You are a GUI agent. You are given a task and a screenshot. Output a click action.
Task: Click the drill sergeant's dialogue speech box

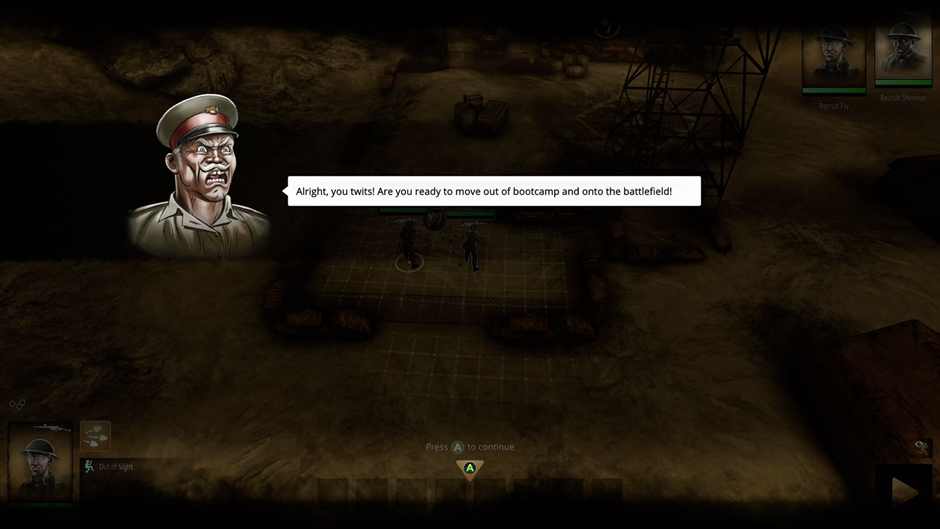tap(494, 191)
